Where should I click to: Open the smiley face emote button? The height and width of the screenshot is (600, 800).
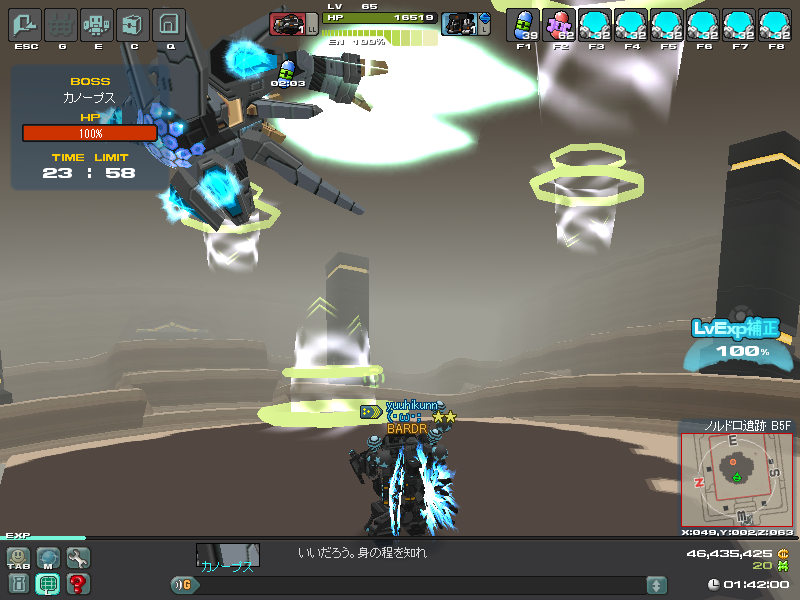tap(19, 558)
